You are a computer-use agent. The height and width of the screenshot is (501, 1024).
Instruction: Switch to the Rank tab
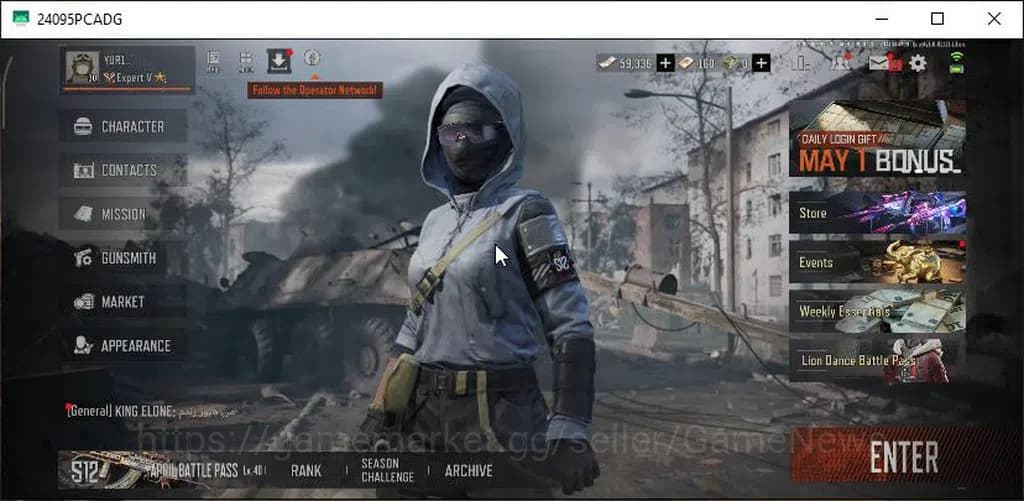coord(306,470)
